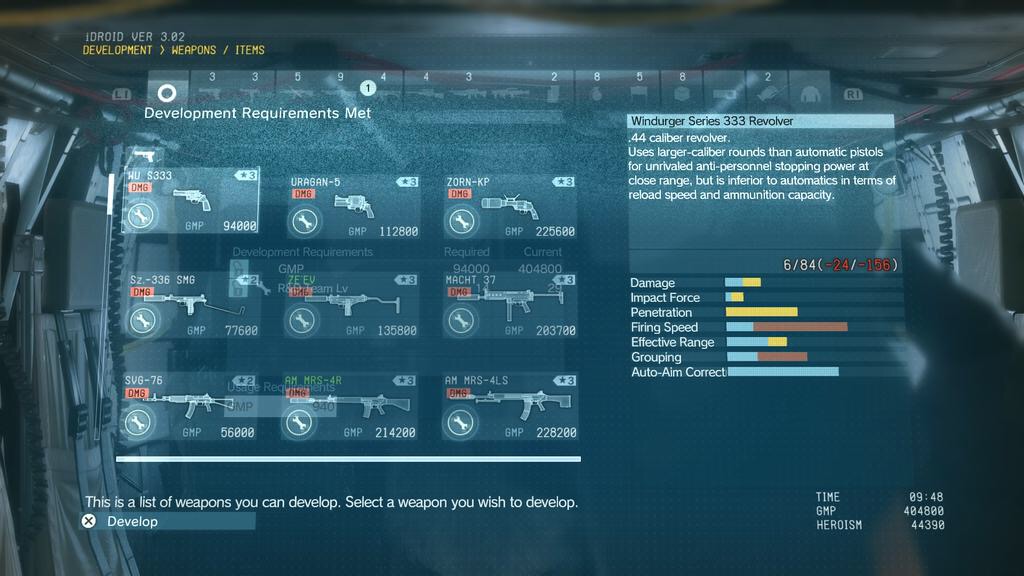Open the grenade category tab

pos(597,93)
